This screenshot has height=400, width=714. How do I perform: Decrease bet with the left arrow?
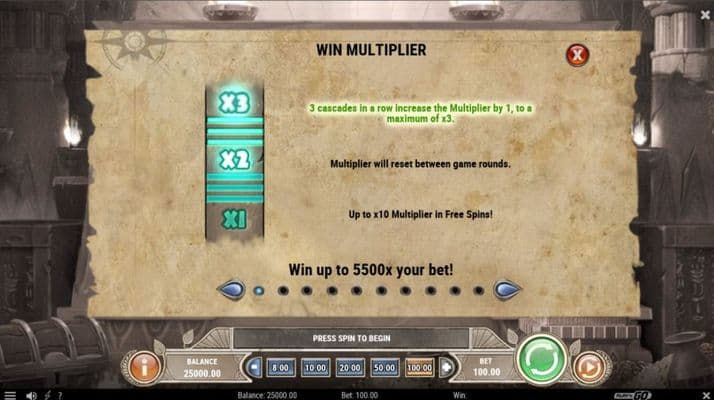(255, 368)
